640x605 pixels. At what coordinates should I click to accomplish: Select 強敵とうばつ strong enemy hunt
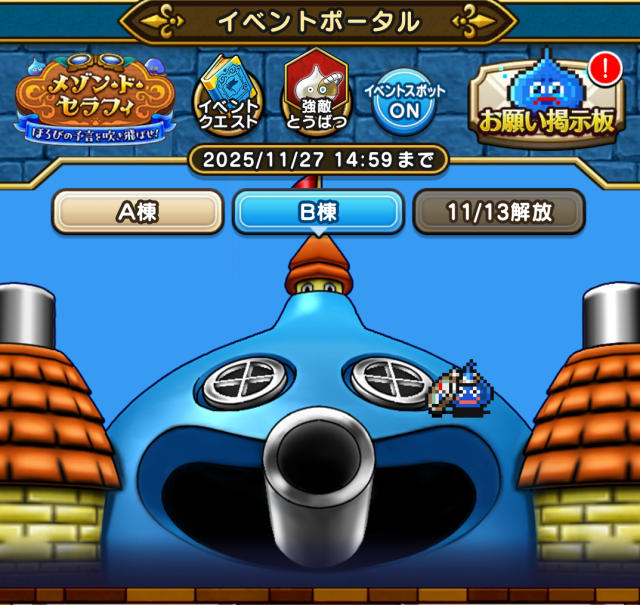pos(315,94)
